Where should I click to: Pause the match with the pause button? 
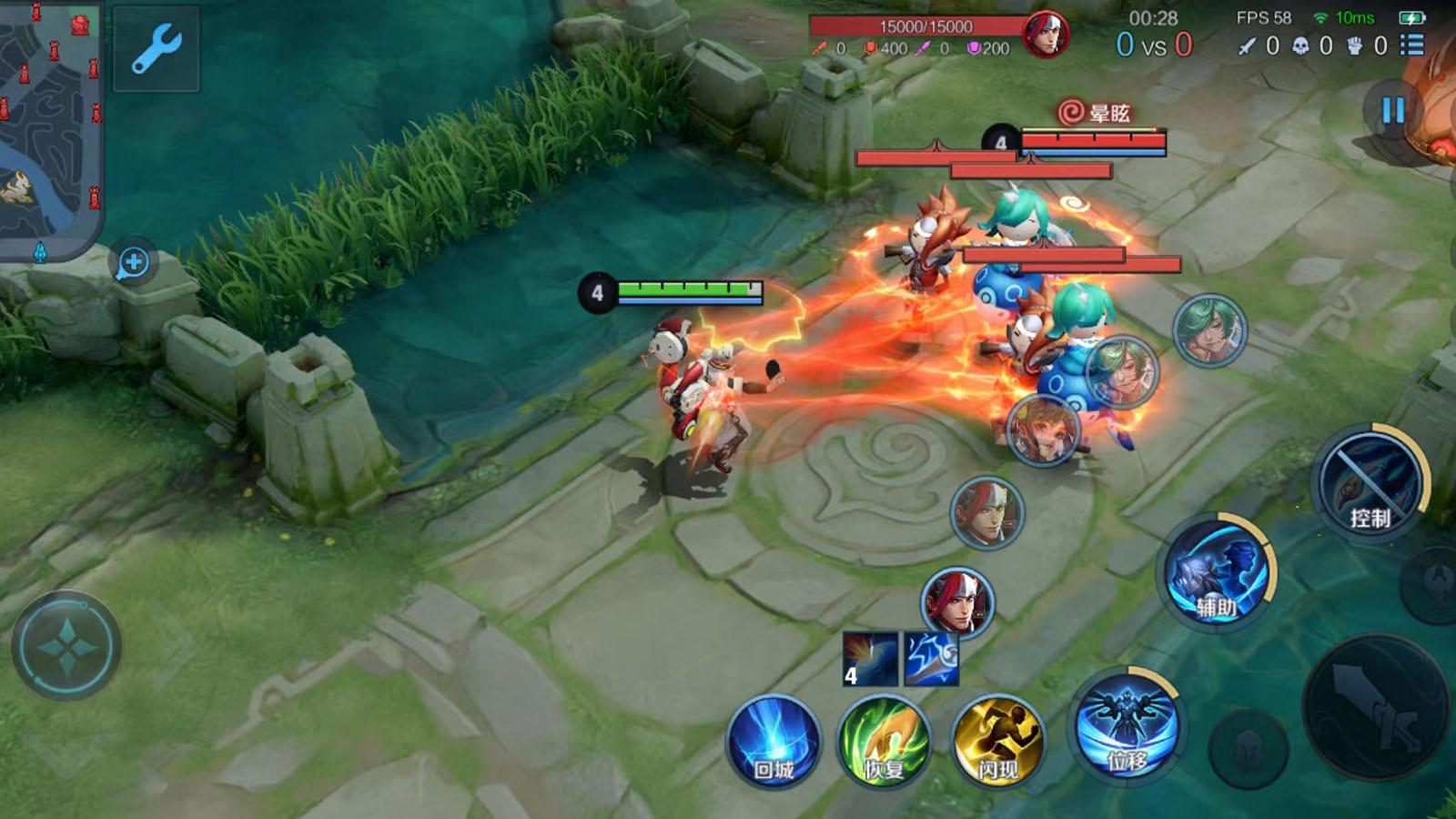coord(1392,111)
